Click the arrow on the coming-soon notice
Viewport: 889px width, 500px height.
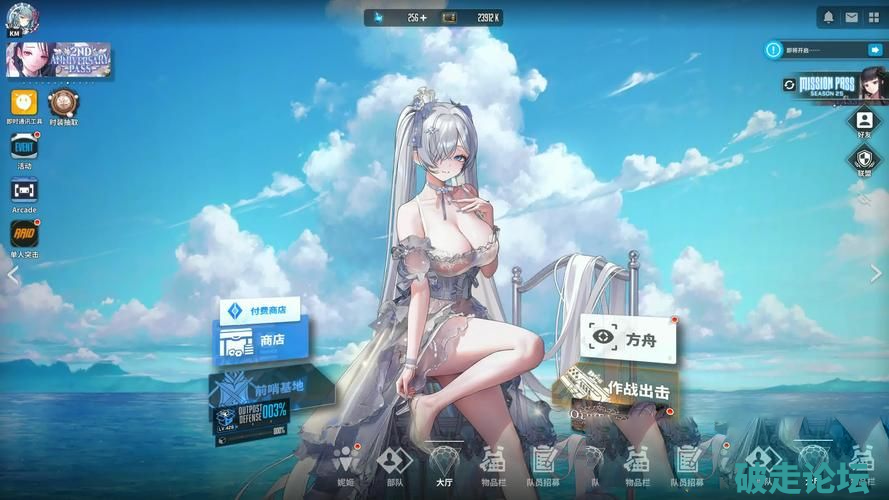click(x=874, y=49)
